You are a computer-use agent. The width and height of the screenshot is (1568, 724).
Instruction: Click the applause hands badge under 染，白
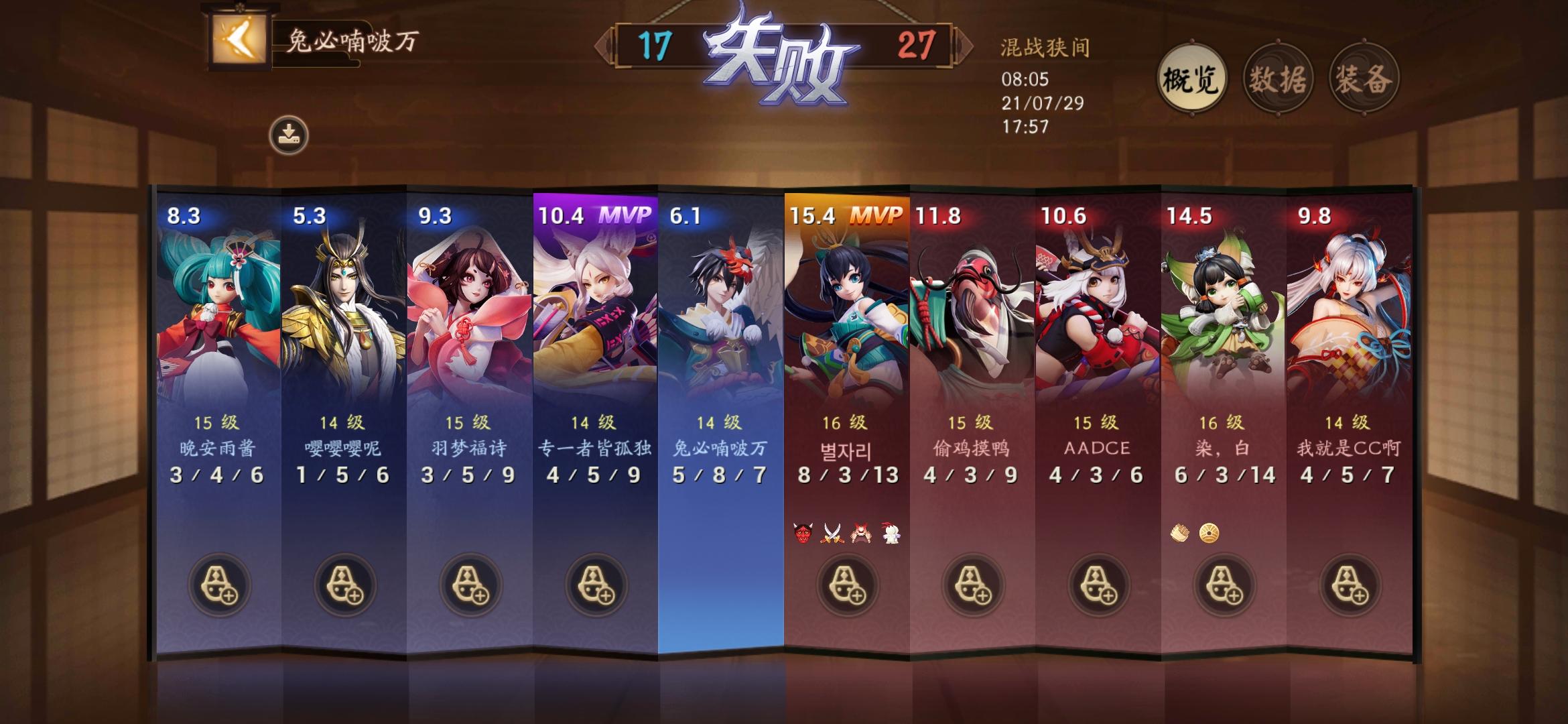point(1179,533)
